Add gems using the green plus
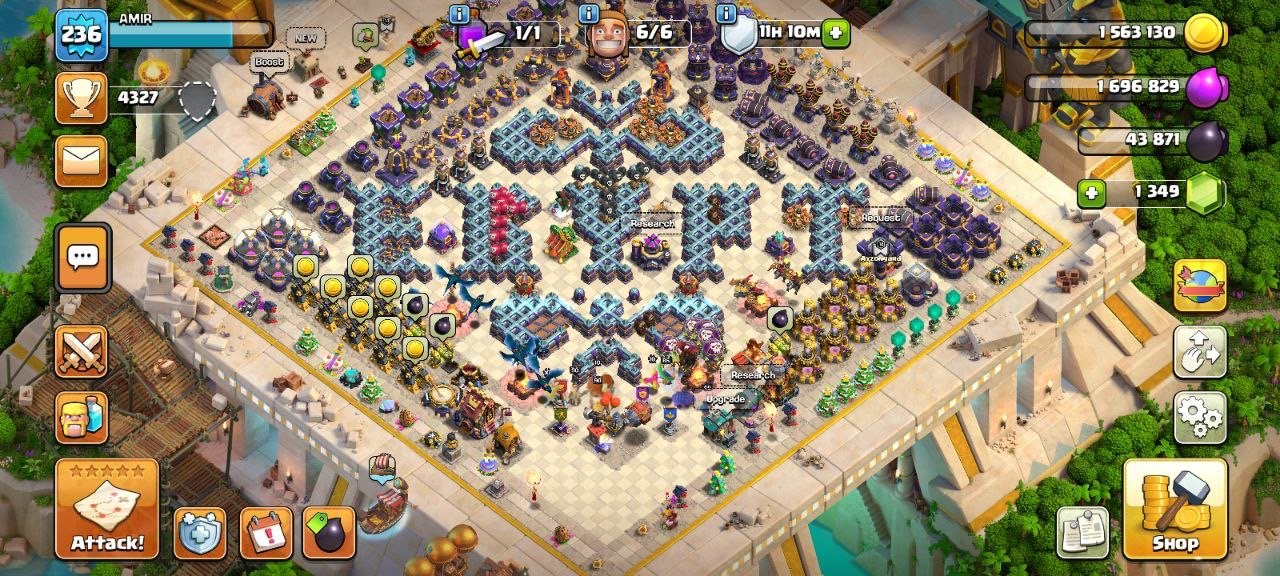 pyautogui.click(x=1091, y=192)
